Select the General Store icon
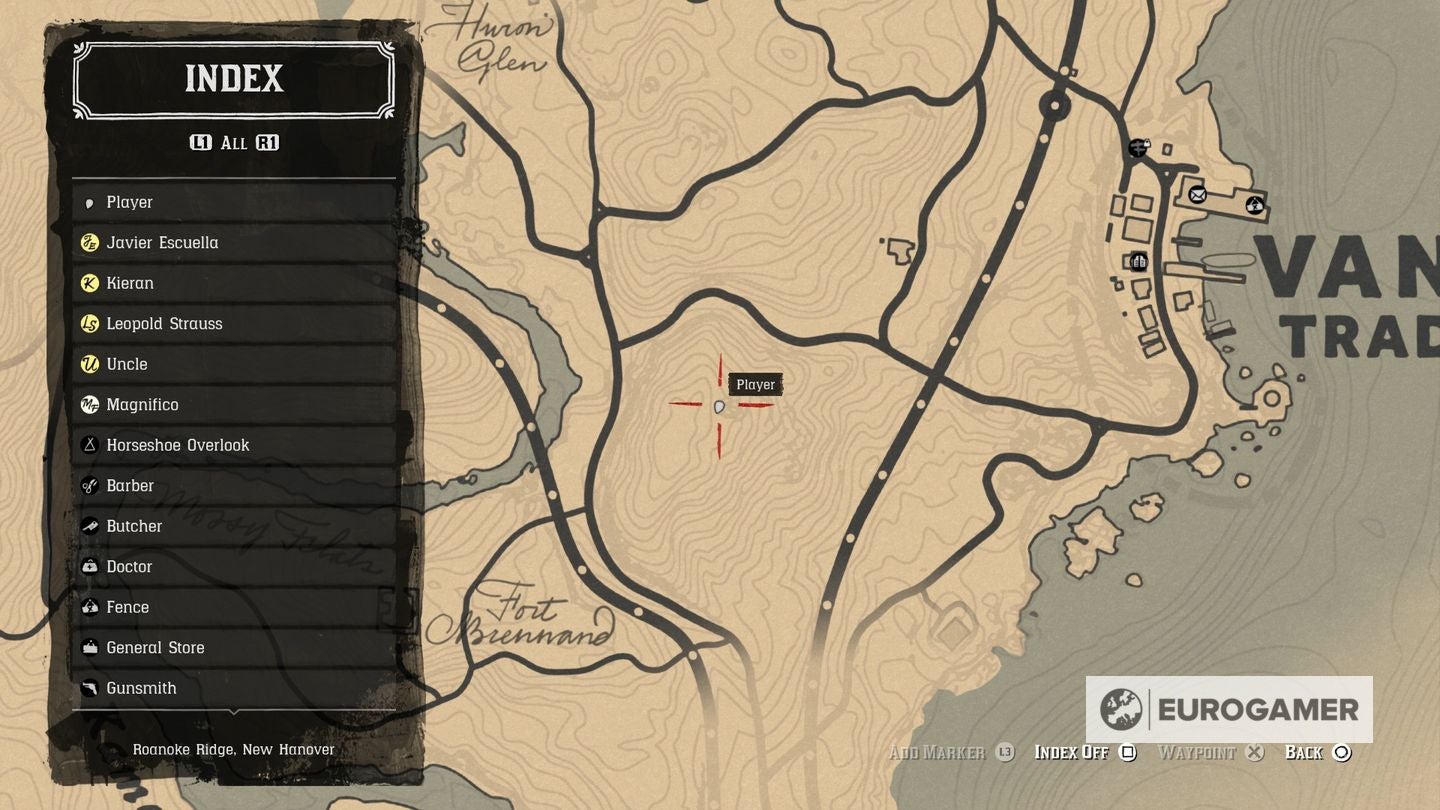The width and height of the screenshot is (1440, 810). (90, 647)
